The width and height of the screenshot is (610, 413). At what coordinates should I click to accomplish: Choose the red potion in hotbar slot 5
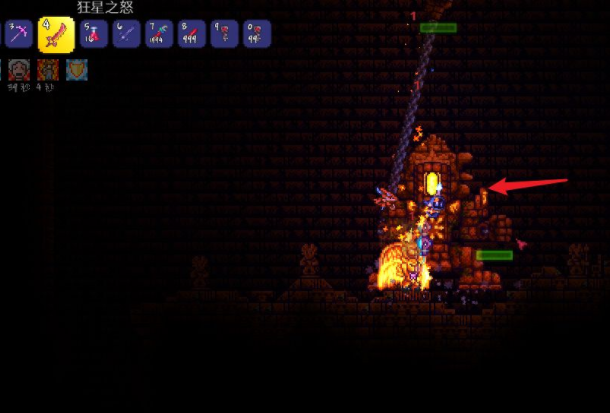(92, 35)
